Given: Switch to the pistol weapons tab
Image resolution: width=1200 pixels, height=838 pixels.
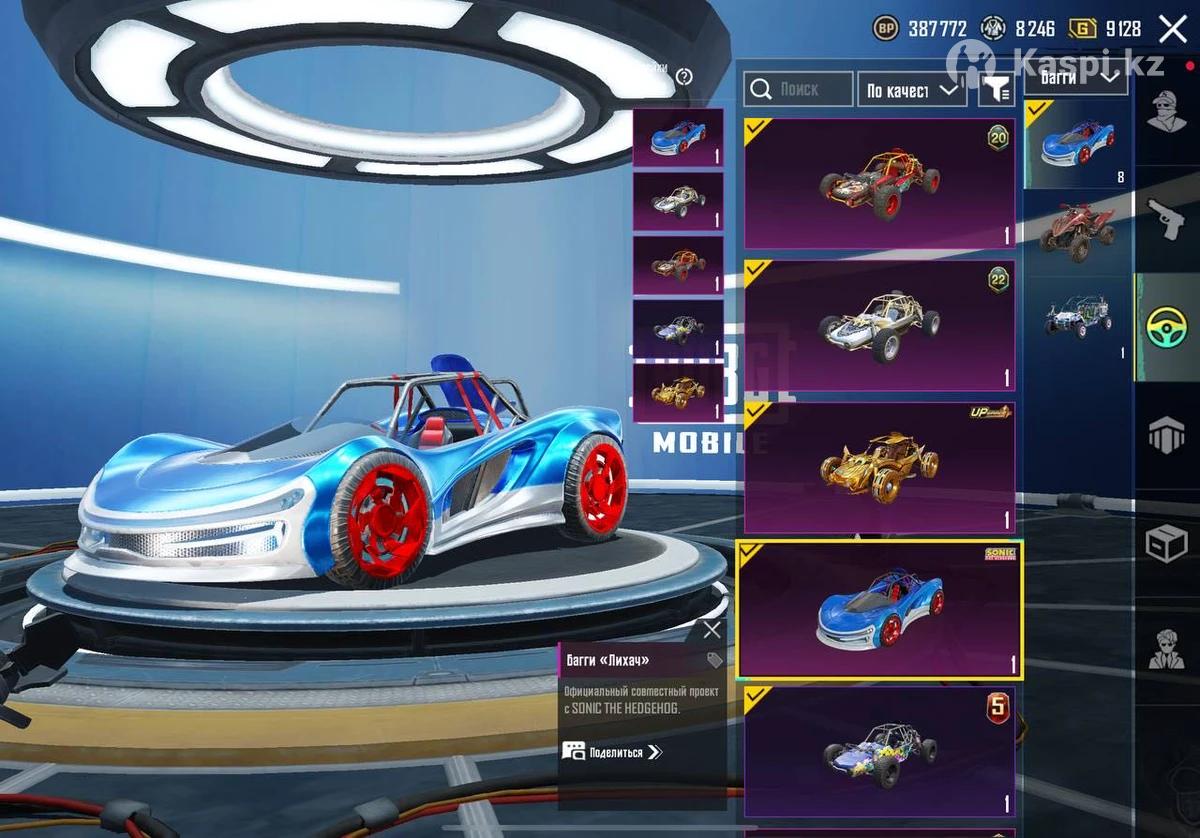Looking at the screenshot, I should (x=1166, y=218).
